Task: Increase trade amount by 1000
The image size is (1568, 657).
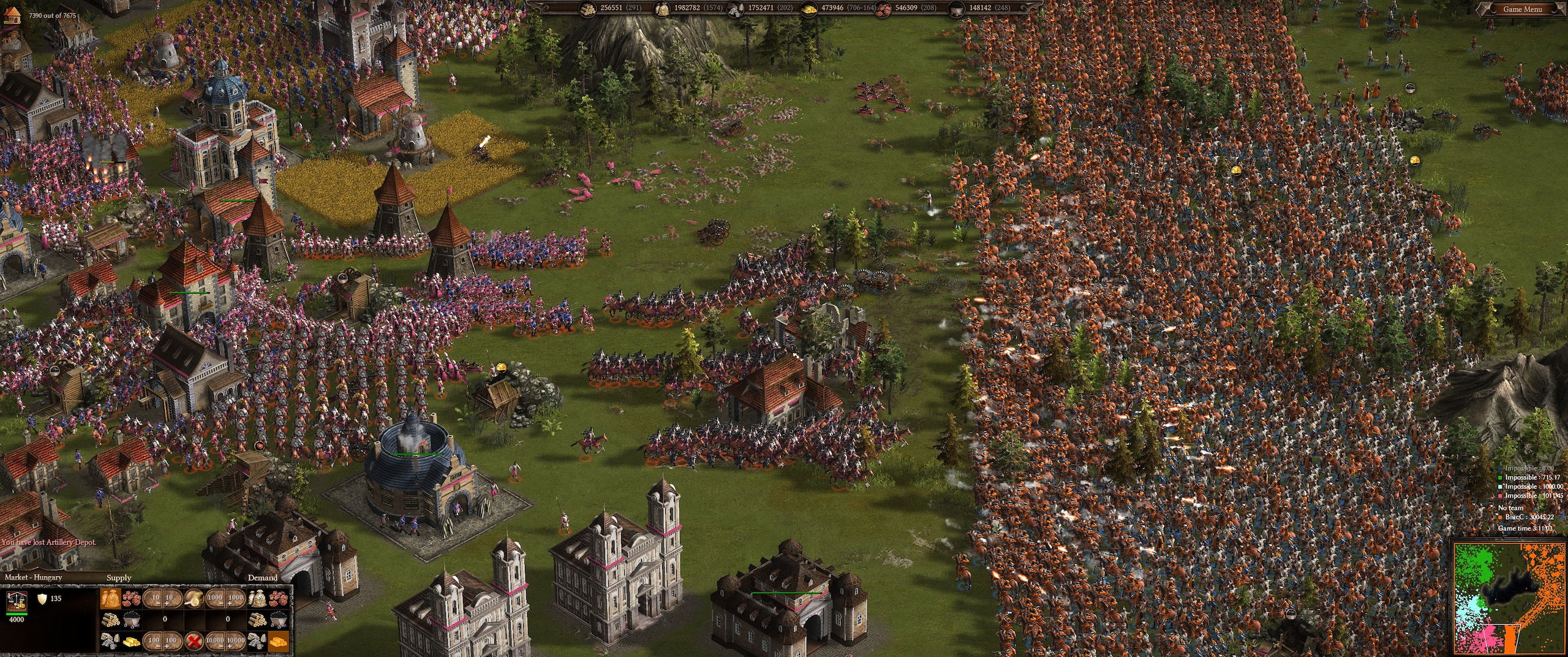Action: 236,598
